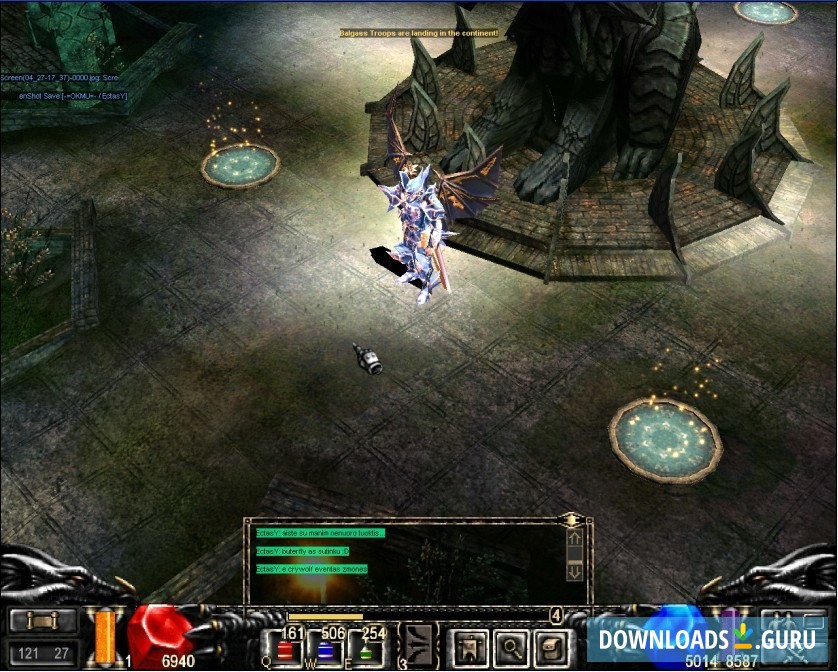This screenshot has height=672, width=838.
Task: Select the red health potion slot
Action: pyautogui.click(x=284, y=650)
